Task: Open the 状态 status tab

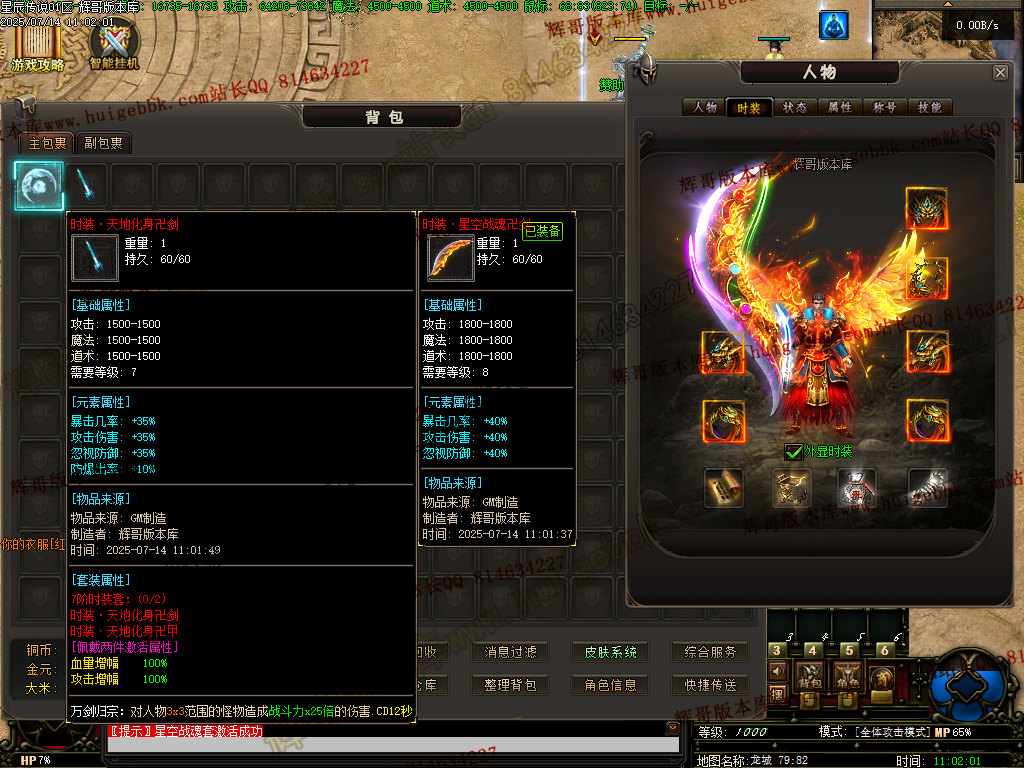Action: tap(795, 108)
